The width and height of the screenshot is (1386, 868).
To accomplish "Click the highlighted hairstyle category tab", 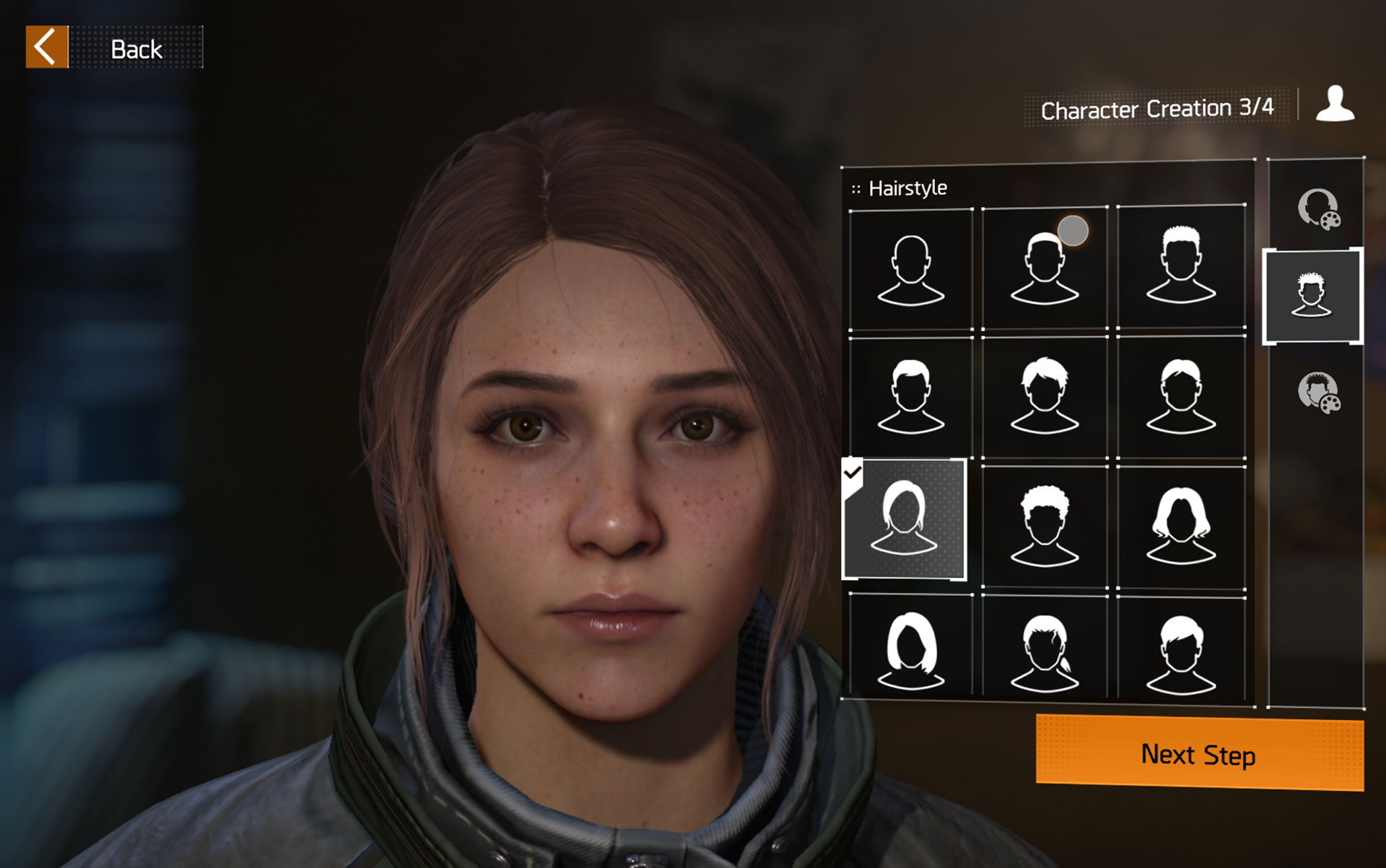I will [1312, 296].
